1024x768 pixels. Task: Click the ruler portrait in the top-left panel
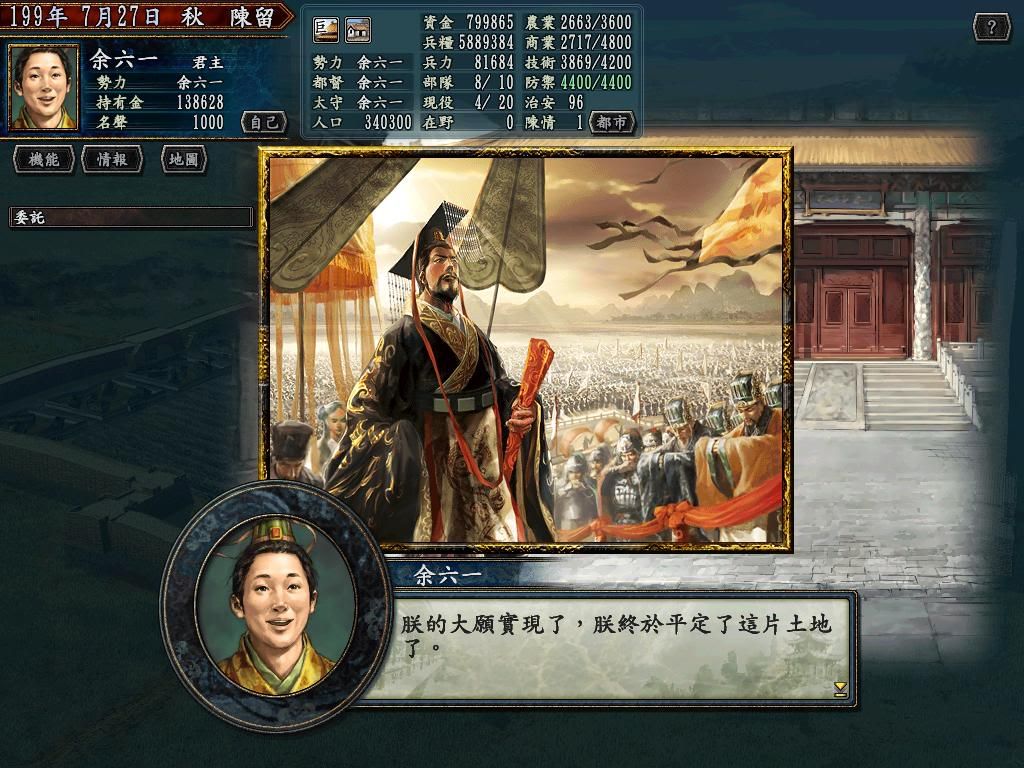click(43, 87)
